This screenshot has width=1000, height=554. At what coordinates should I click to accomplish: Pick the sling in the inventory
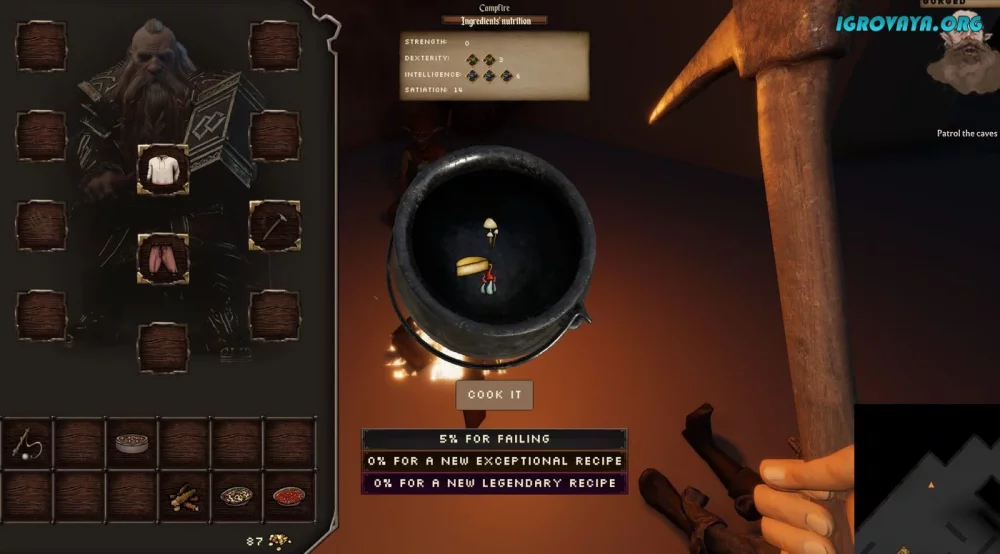(28, 442)
